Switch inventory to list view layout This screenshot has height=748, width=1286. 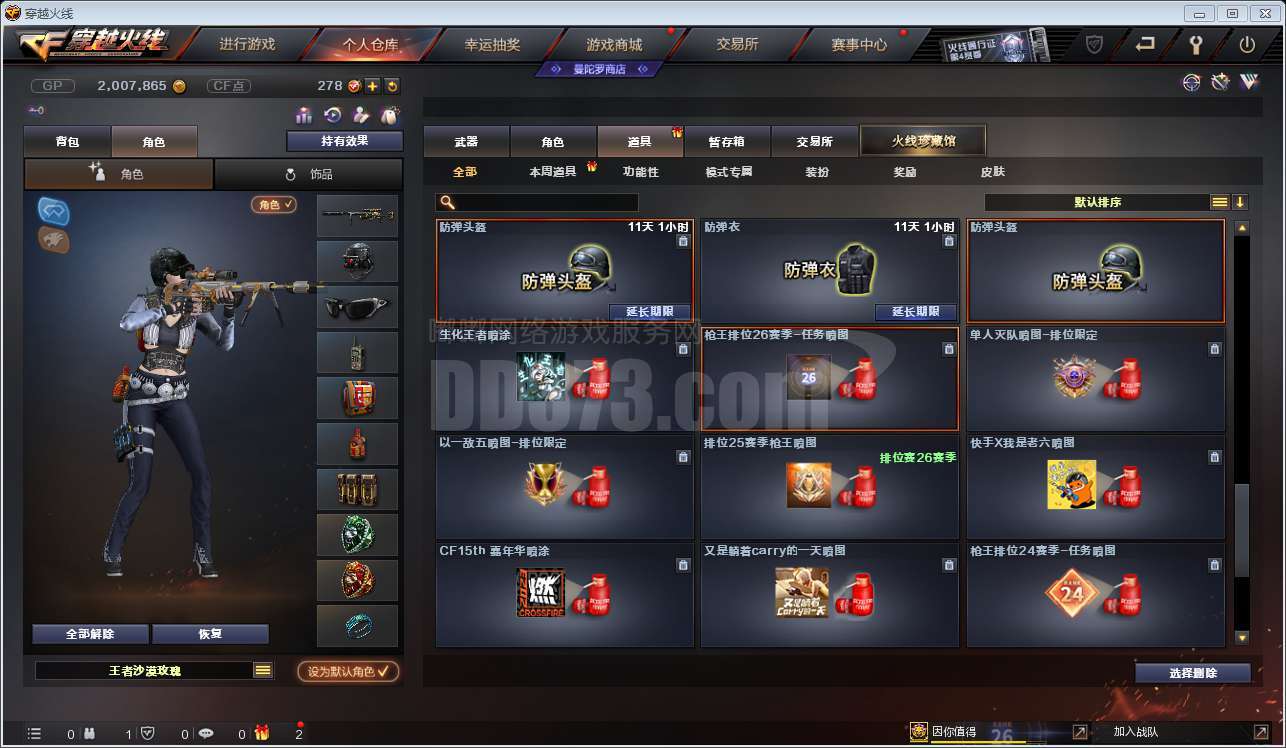(1219, 200)
